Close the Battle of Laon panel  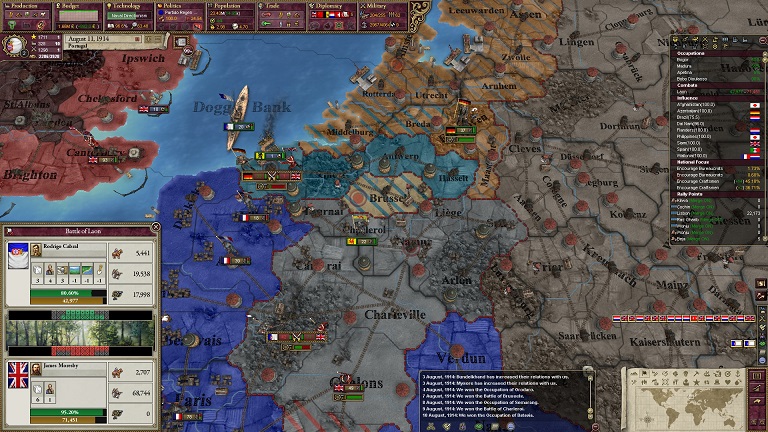[x=155, y=228]
